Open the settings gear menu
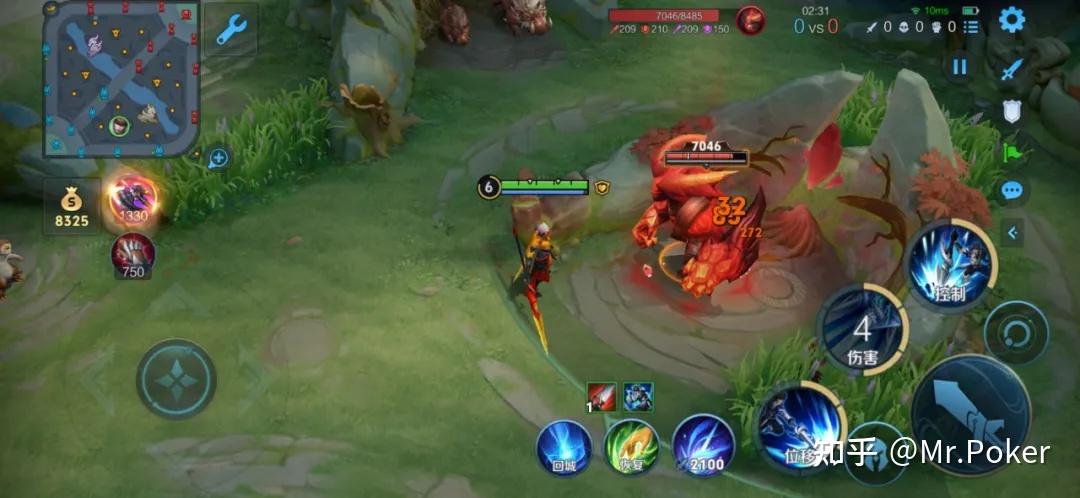1080x498 pixels. pos(1012,20)
